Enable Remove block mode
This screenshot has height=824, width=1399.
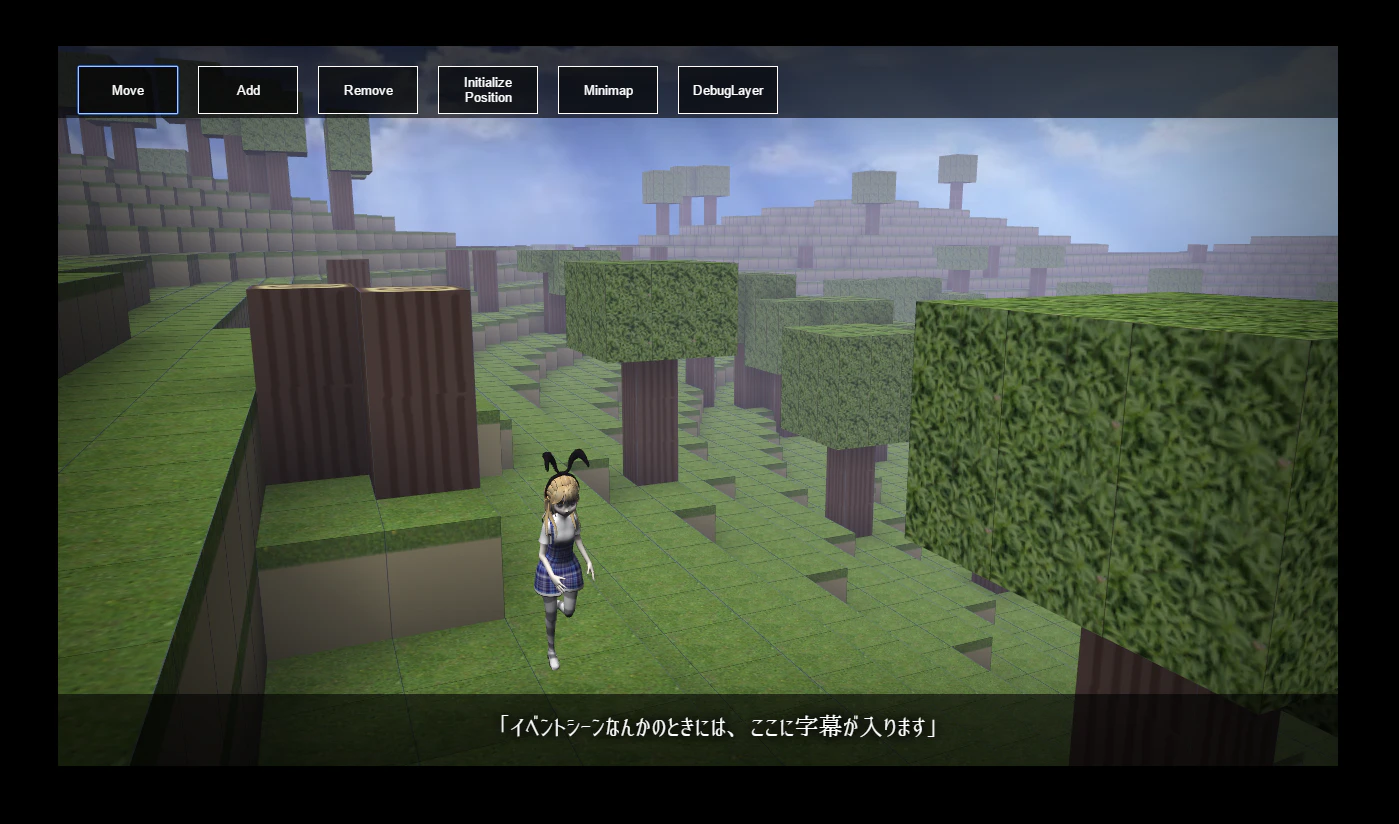(368, 89)
